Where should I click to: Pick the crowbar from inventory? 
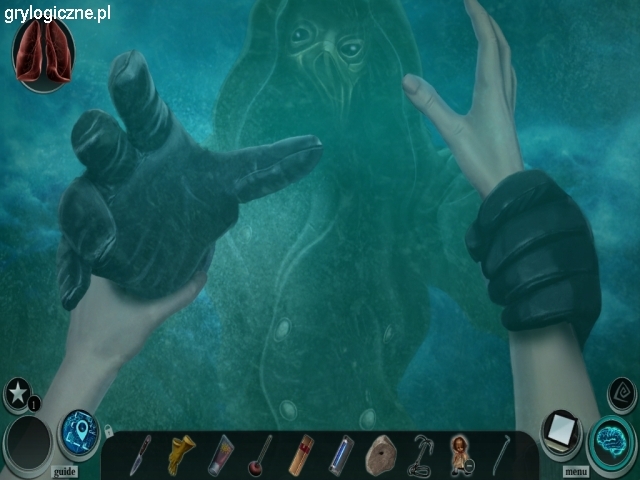pos(499,455)
